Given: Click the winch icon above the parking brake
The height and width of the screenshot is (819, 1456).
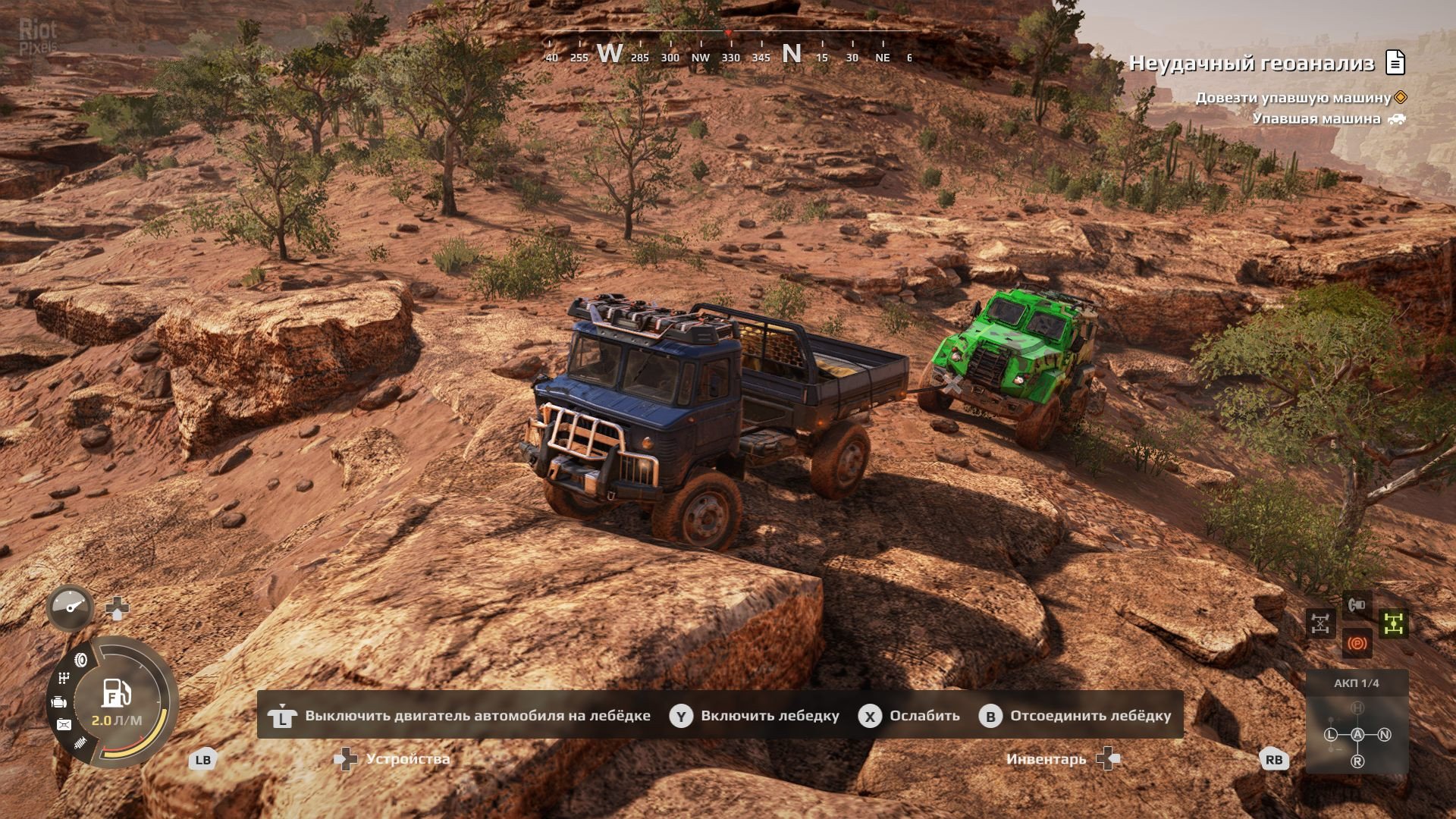Looking at the screenshot, I should (1357, 605).
